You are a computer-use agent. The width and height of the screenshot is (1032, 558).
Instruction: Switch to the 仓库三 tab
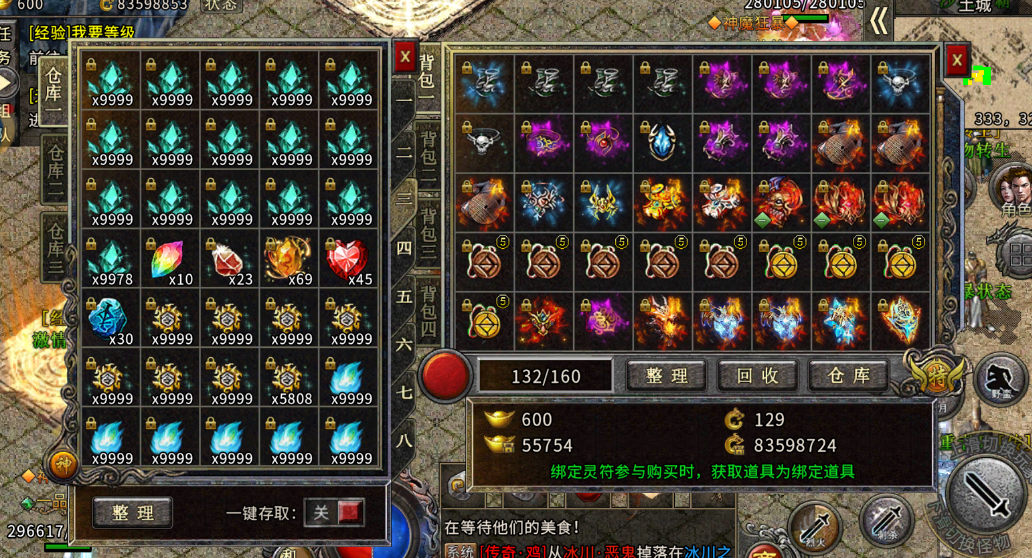56,248
